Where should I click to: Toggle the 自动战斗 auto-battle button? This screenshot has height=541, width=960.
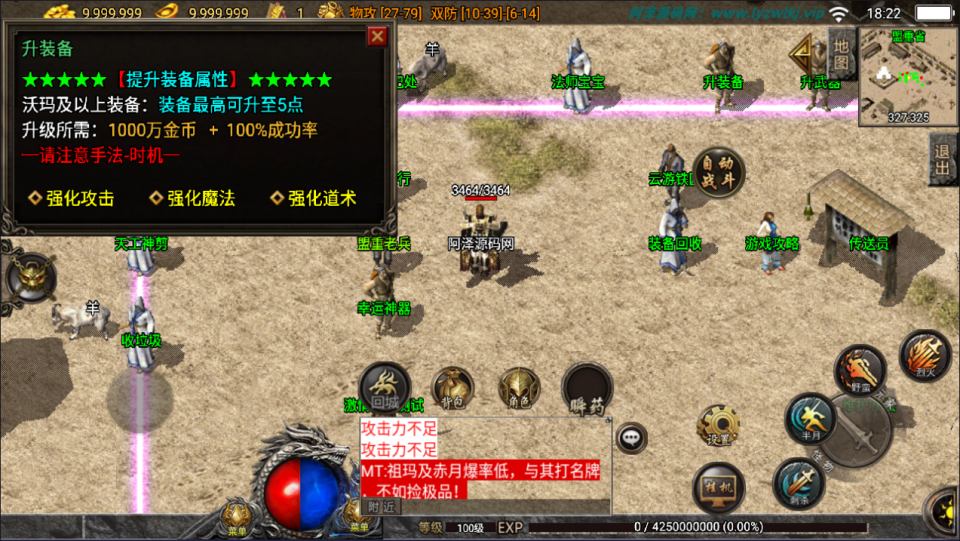(x=718, y=173)
